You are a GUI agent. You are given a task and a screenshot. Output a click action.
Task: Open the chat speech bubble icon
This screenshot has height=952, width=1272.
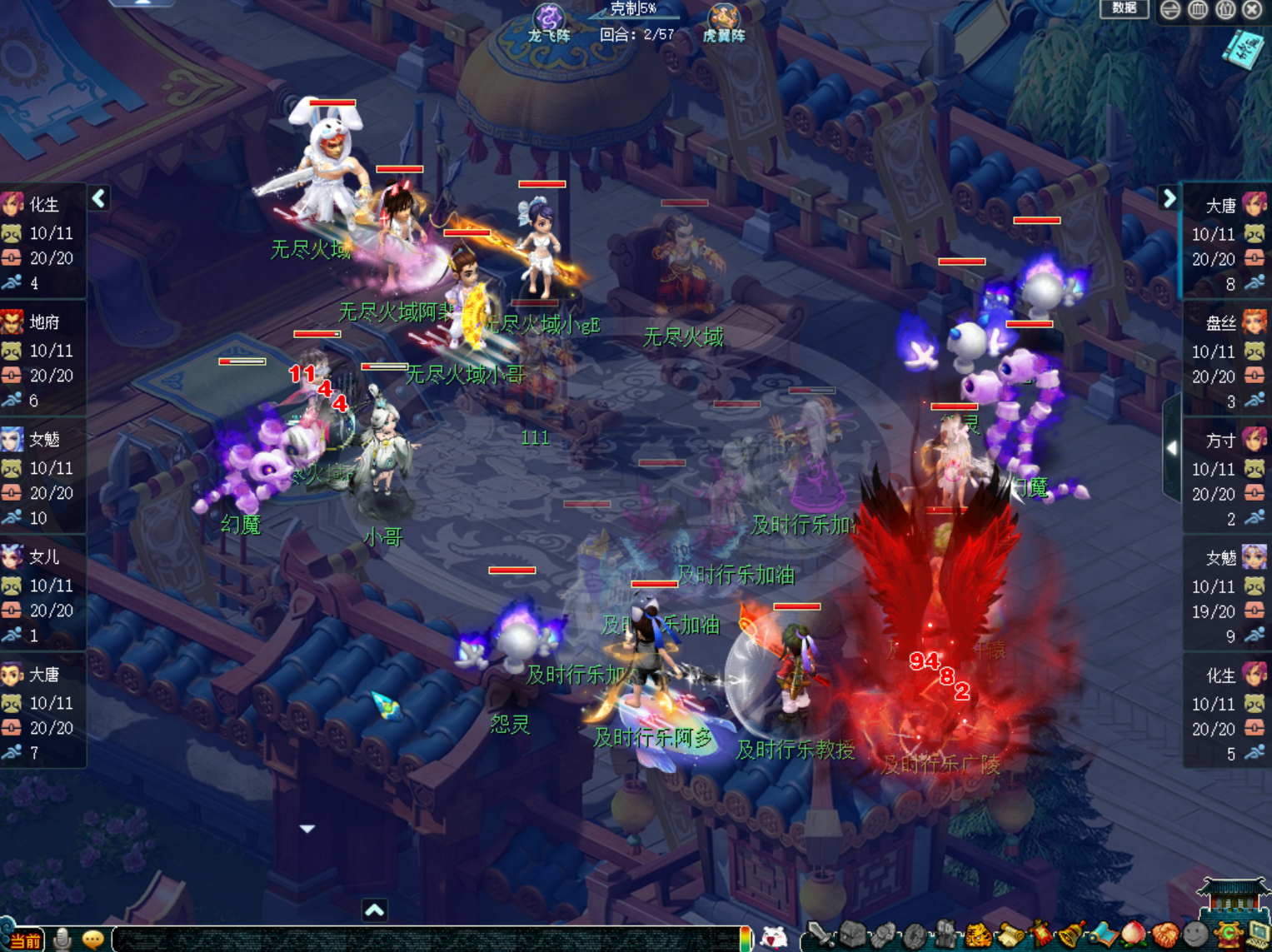pyautogui.click(x=92, y=940)
